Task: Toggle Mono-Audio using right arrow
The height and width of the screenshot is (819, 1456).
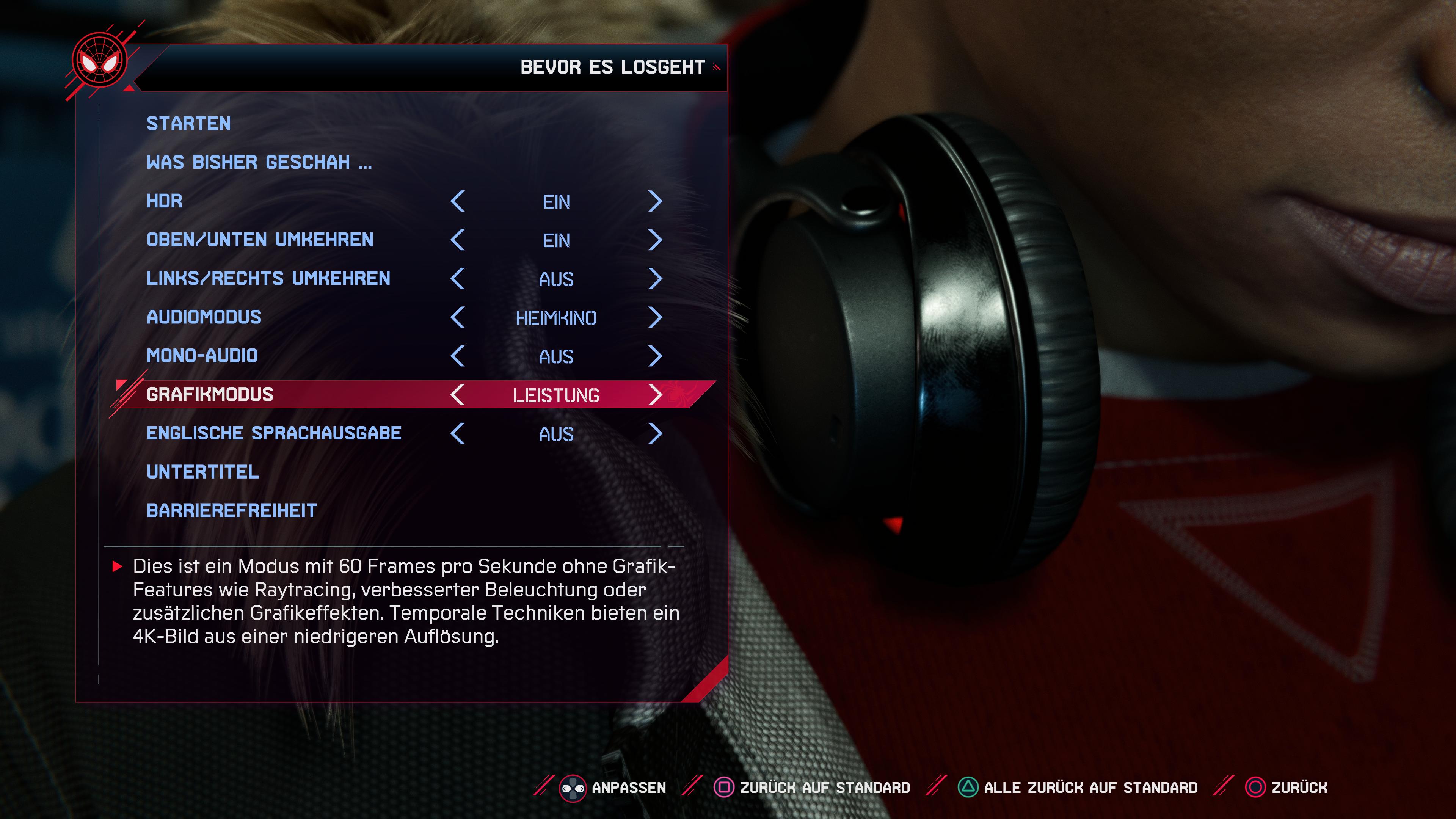Action: (x=654, y=356)
